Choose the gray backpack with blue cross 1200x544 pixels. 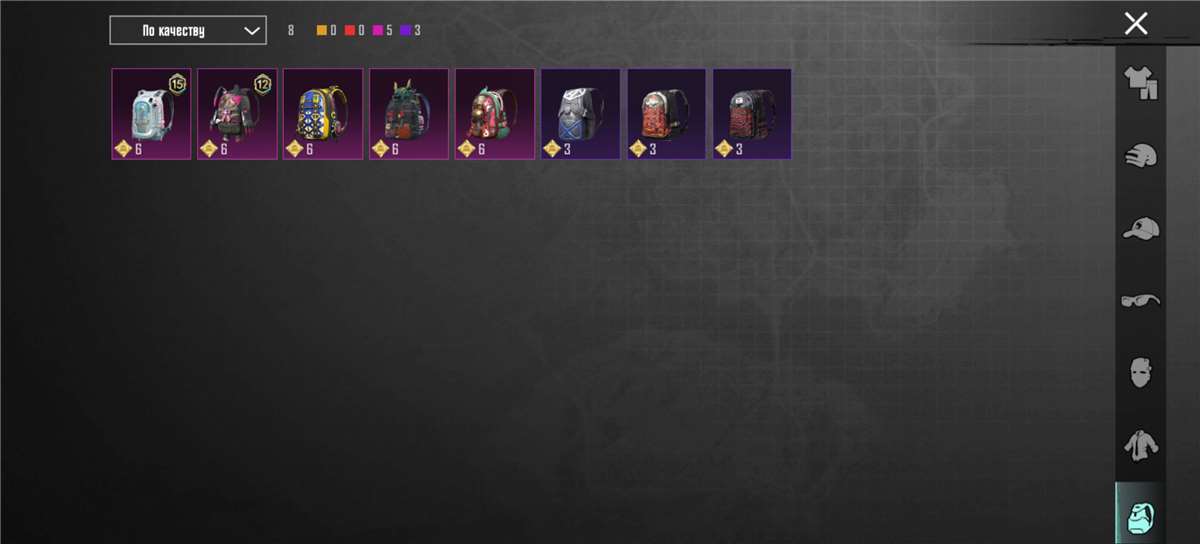[581, 113]
